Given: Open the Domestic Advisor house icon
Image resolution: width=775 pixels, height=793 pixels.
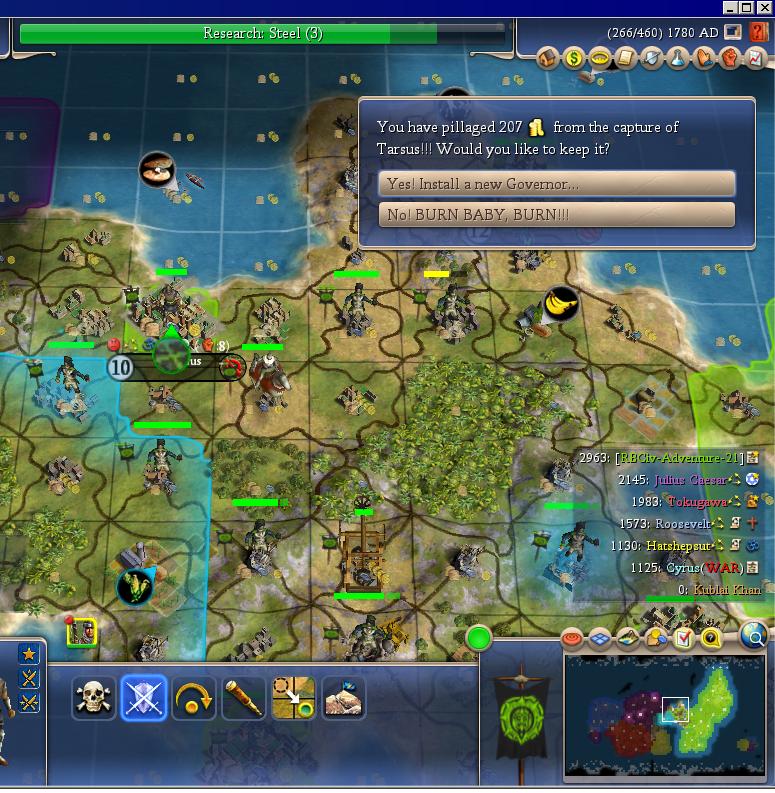Looking at the screenshot, I should pos(548,58).
